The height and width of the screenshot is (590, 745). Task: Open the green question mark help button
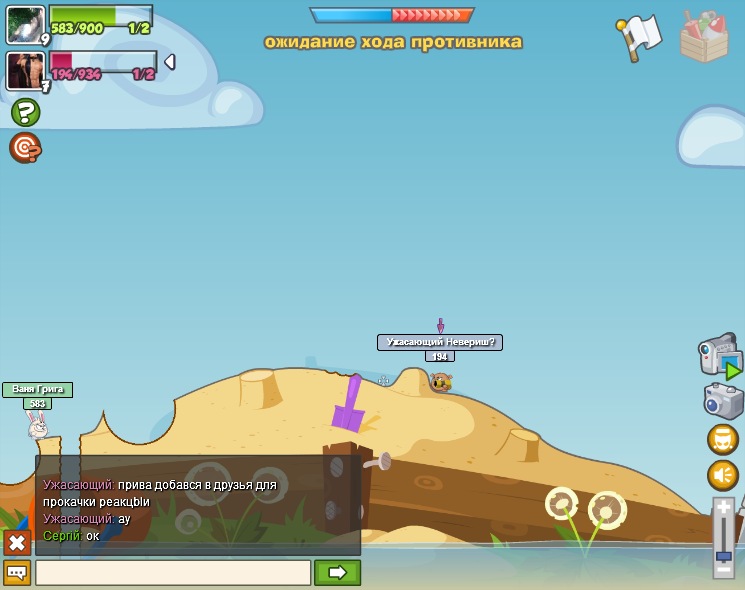(x=25, y=112)
